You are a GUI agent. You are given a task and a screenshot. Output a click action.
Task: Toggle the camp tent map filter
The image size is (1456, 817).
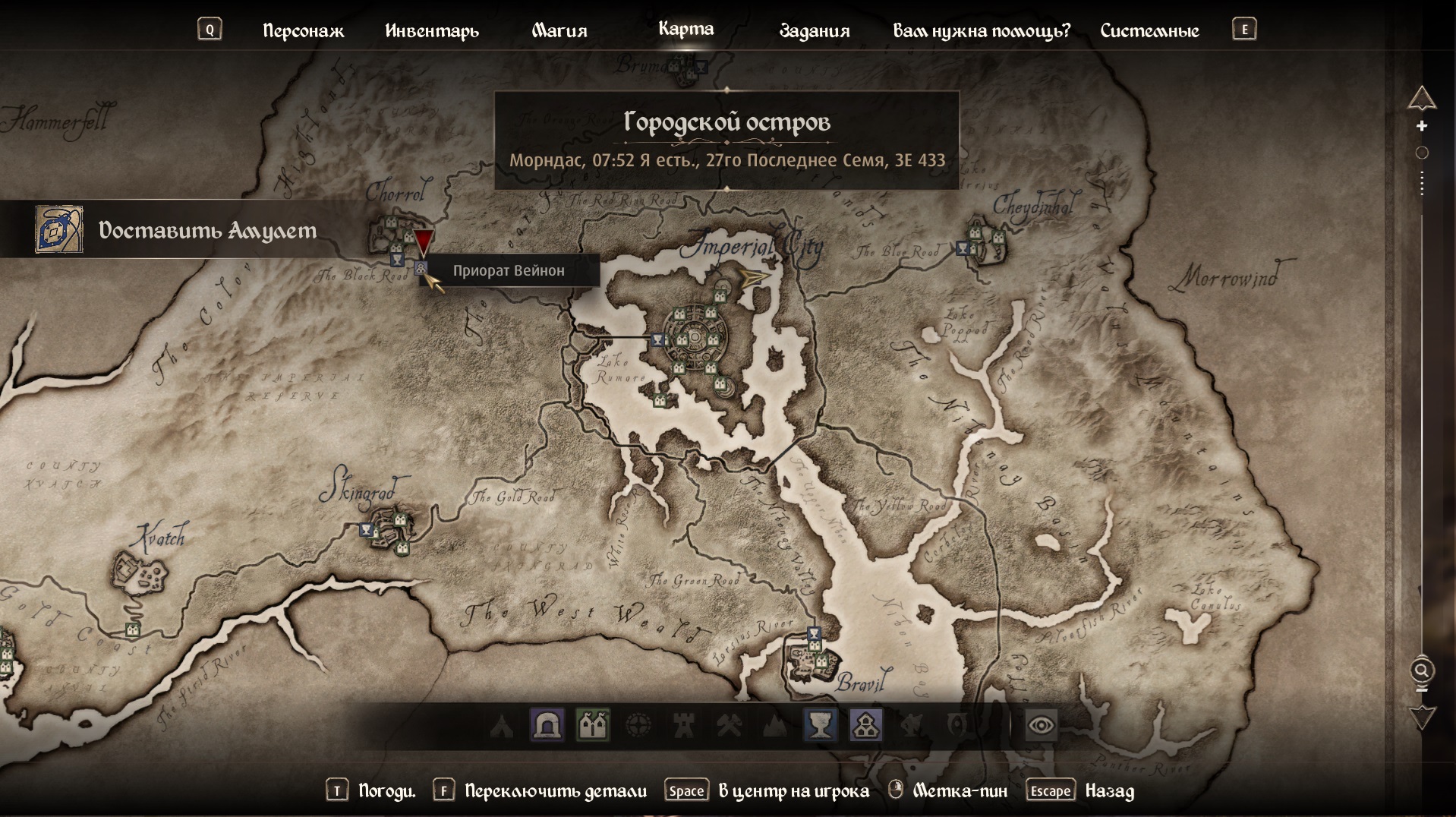(x=502, y=726)
